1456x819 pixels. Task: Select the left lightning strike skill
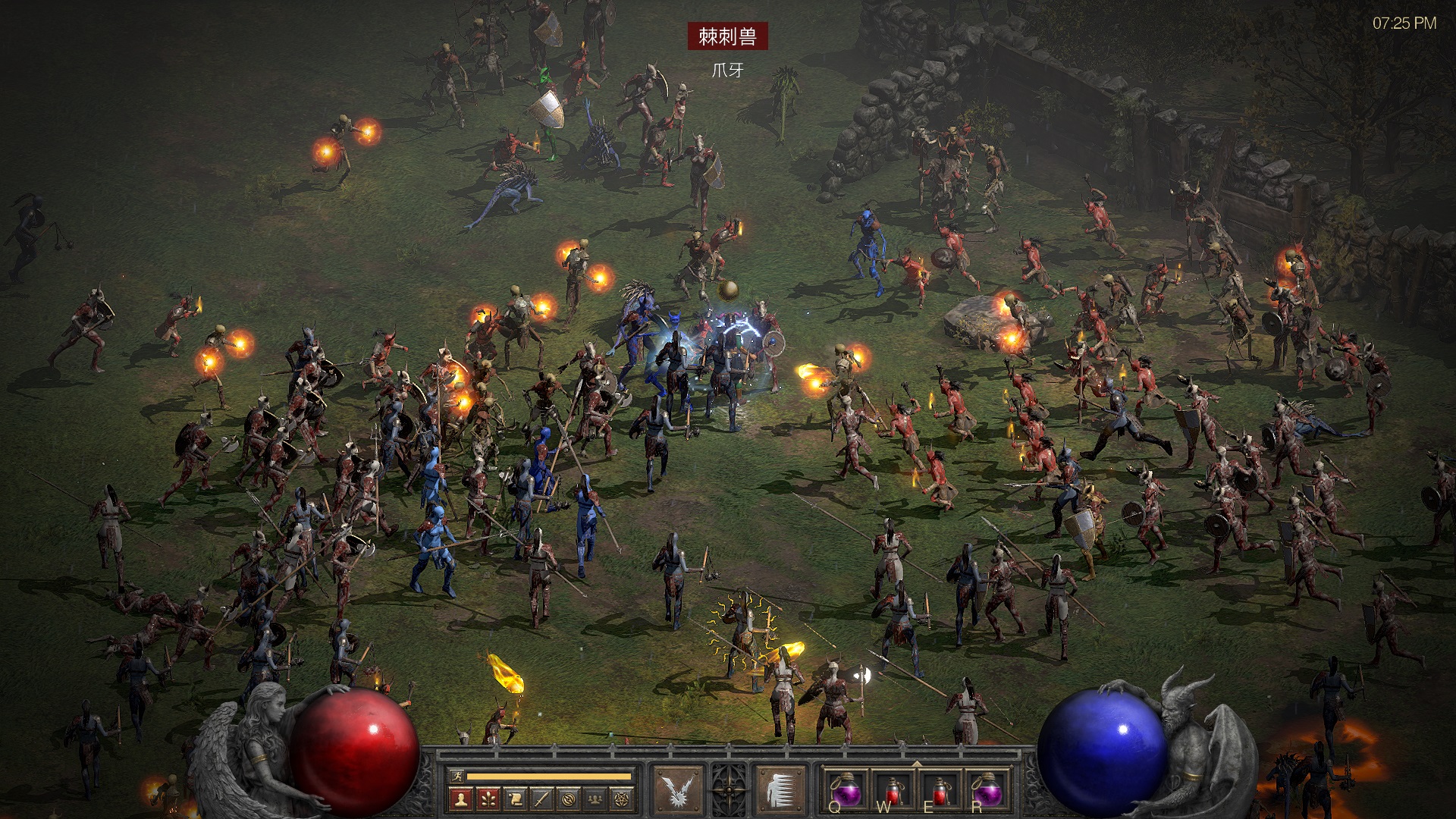(677, 790)
